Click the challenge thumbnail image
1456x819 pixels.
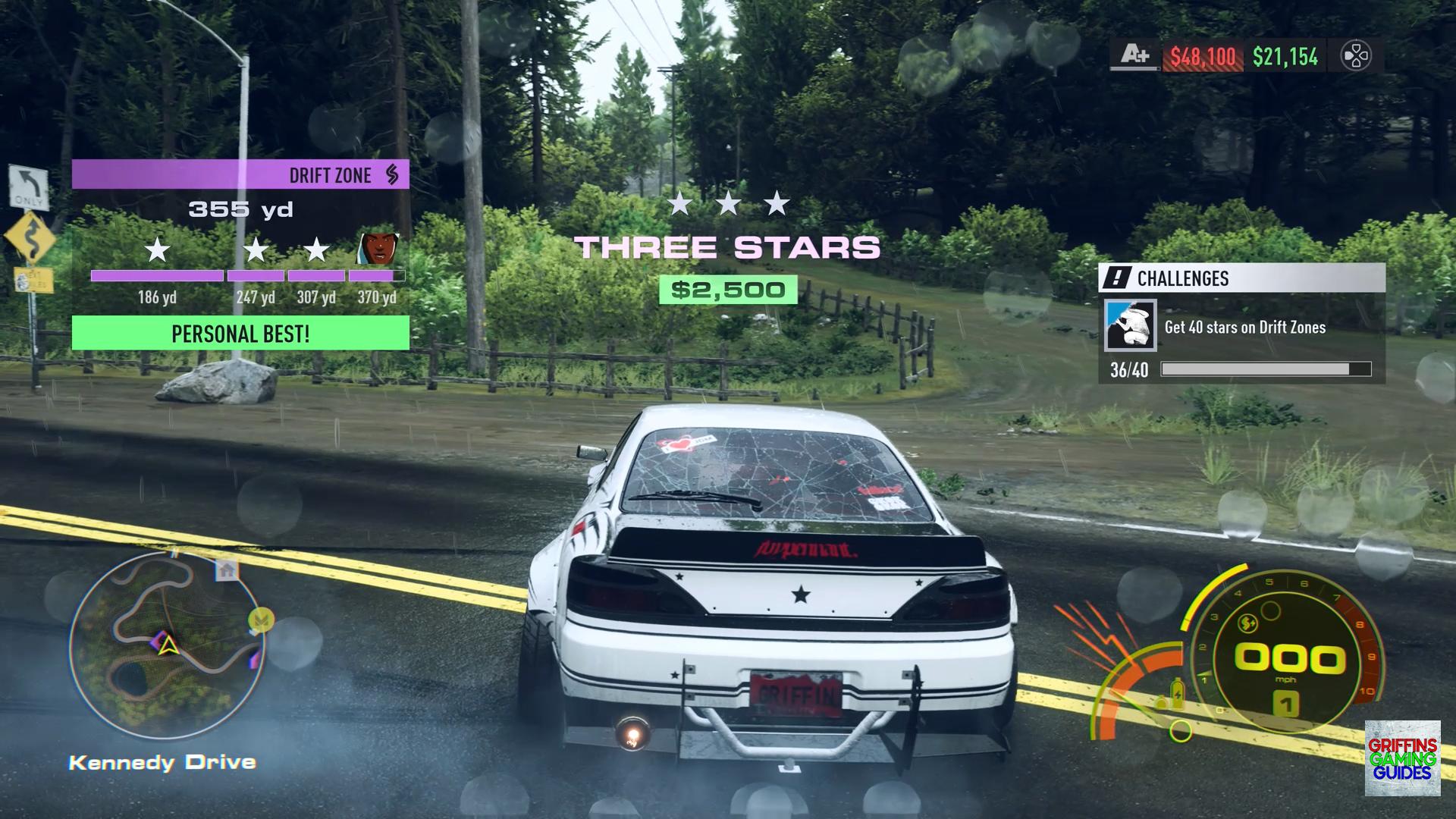click(x=1130, y=326)
